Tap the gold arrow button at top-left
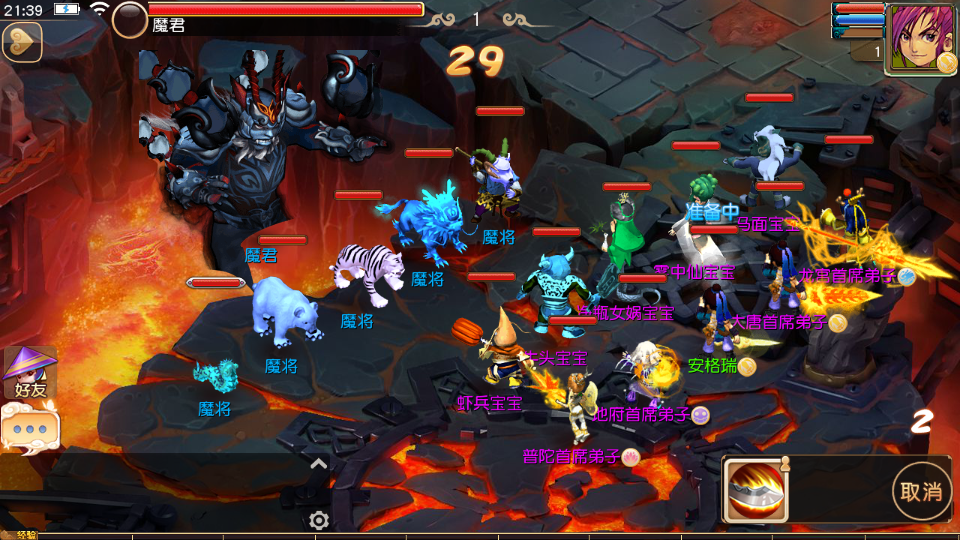Image resolution: width=960 pixels, height=540 pixels. 21,42
